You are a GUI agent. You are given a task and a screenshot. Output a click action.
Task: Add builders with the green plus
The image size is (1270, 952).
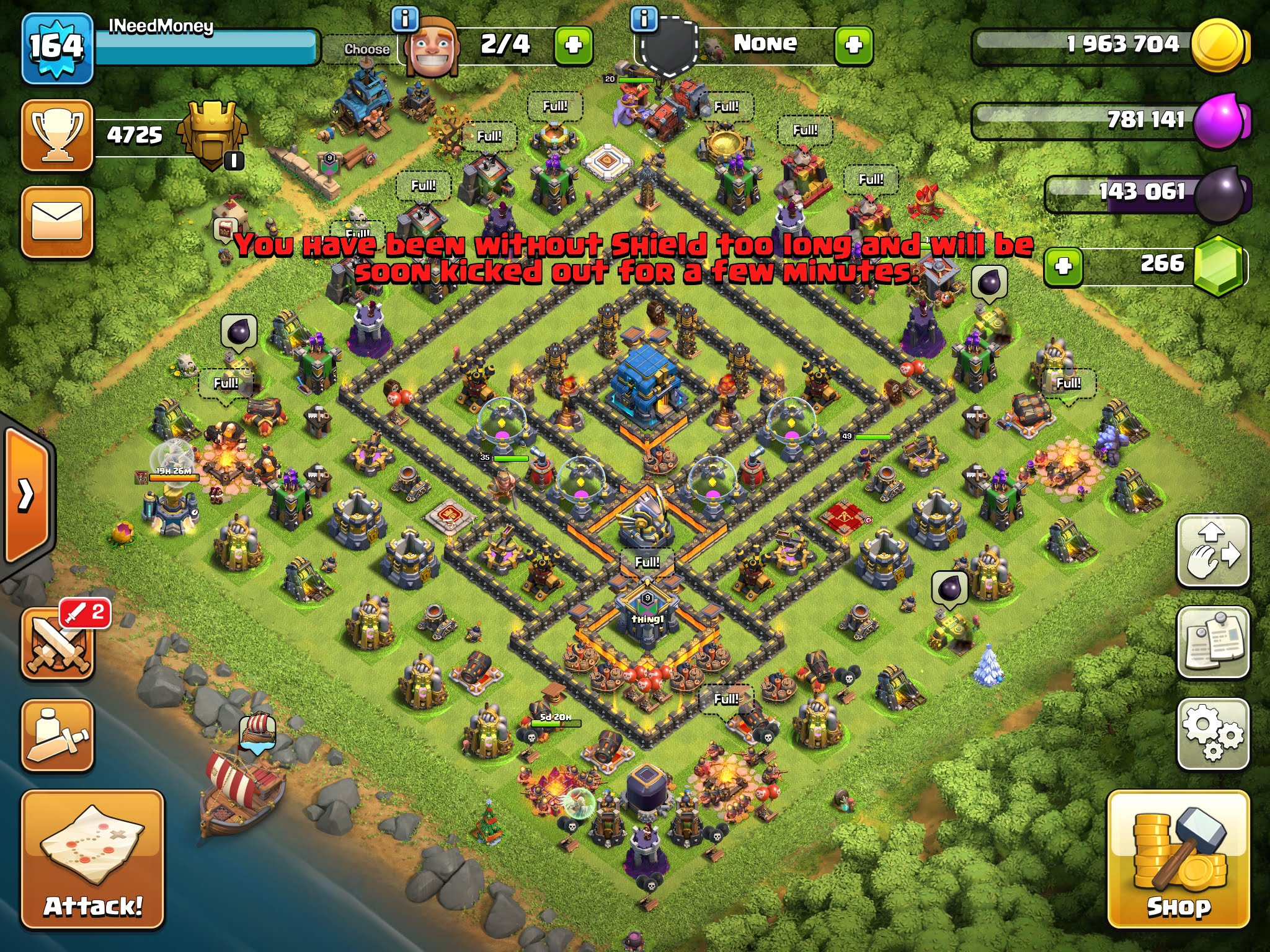pos(573,45)
